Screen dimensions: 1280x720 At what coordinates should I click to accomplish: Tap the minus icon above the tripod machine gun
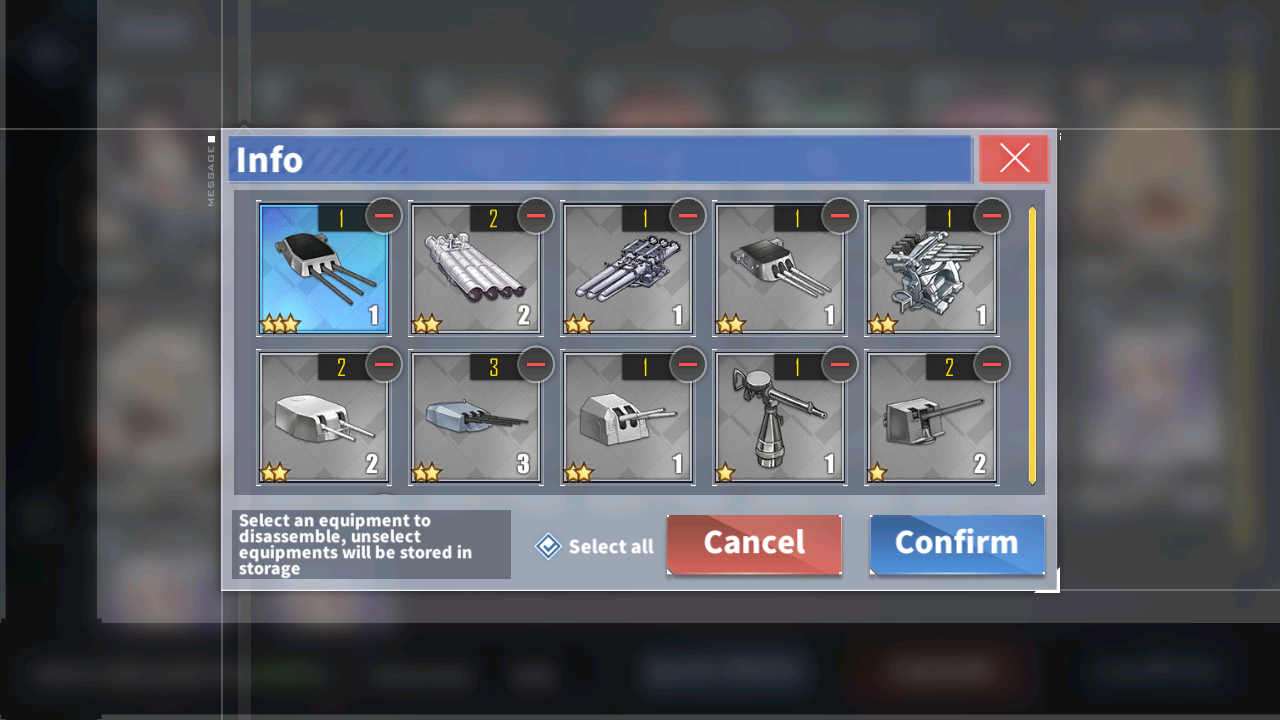(x=839, y=365)
